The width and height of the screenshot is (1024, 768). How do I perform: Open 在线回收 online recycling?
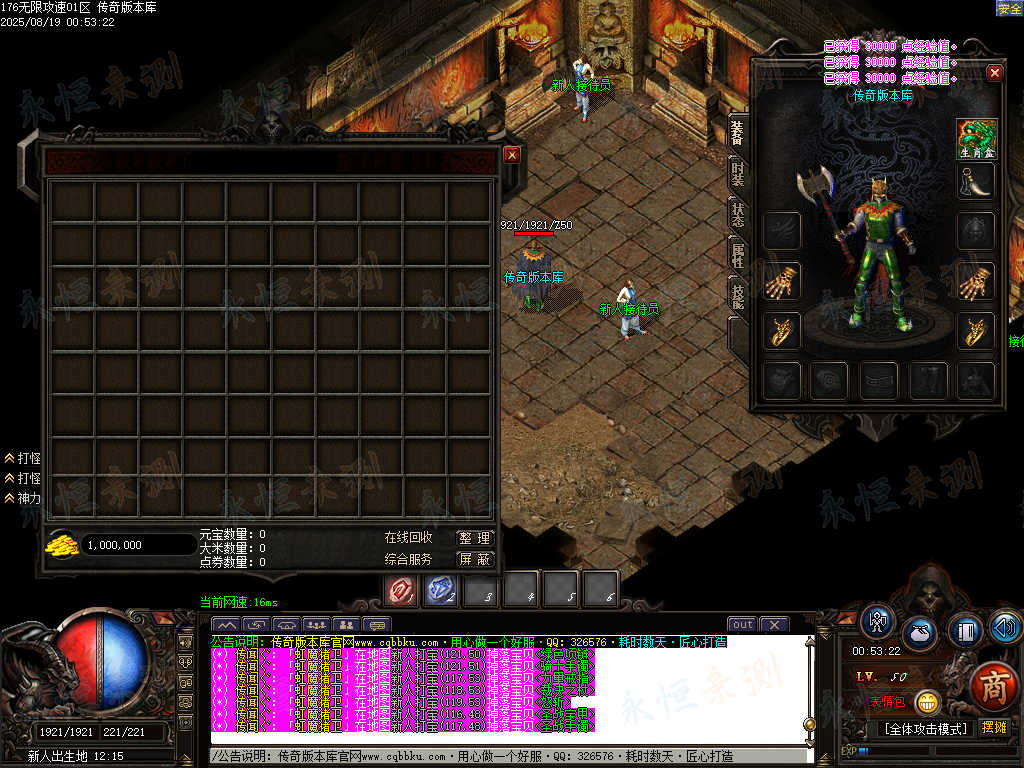[x=408, y=538]
